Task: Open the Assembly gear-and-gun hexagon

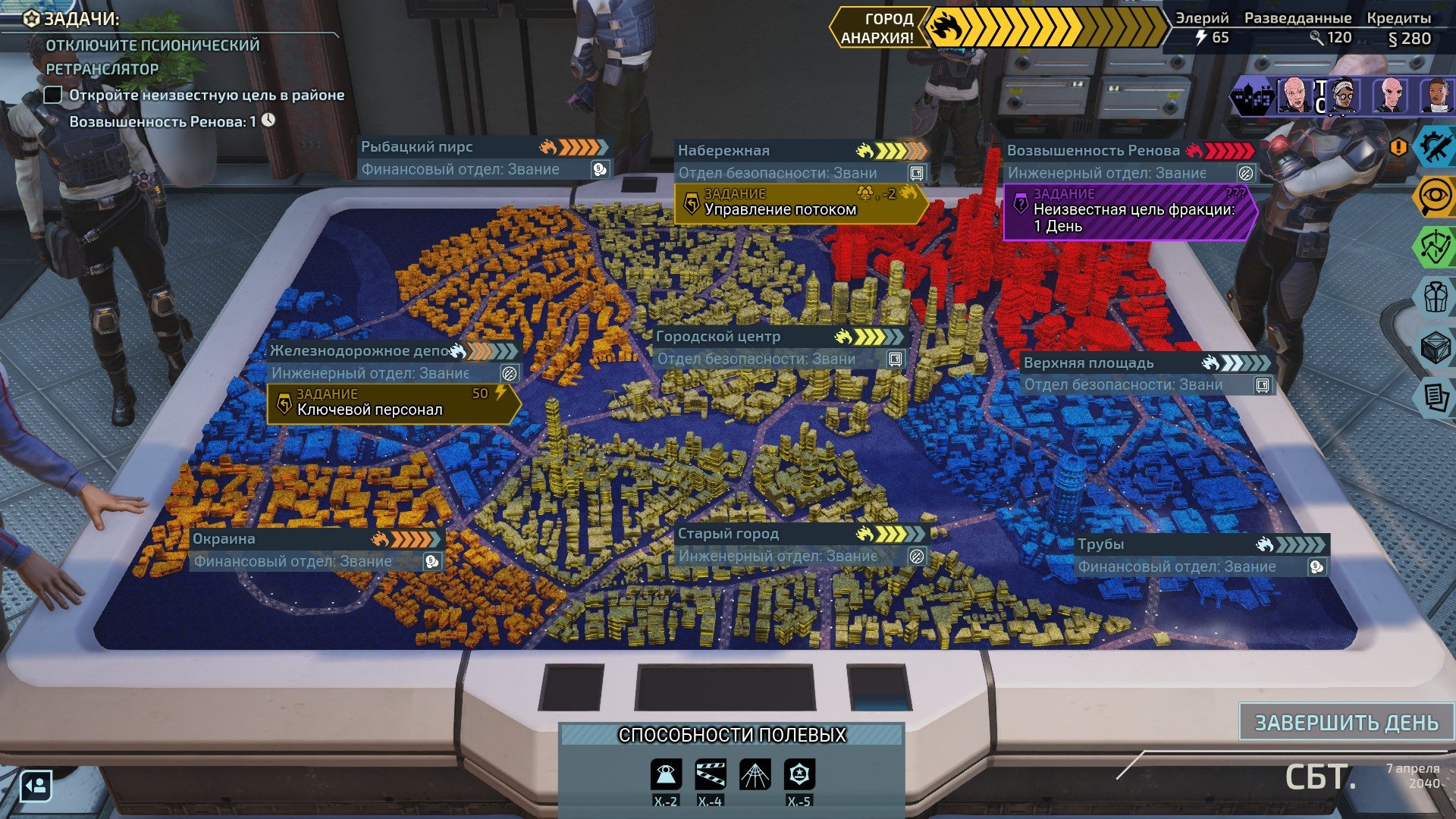Action: 1436,147
